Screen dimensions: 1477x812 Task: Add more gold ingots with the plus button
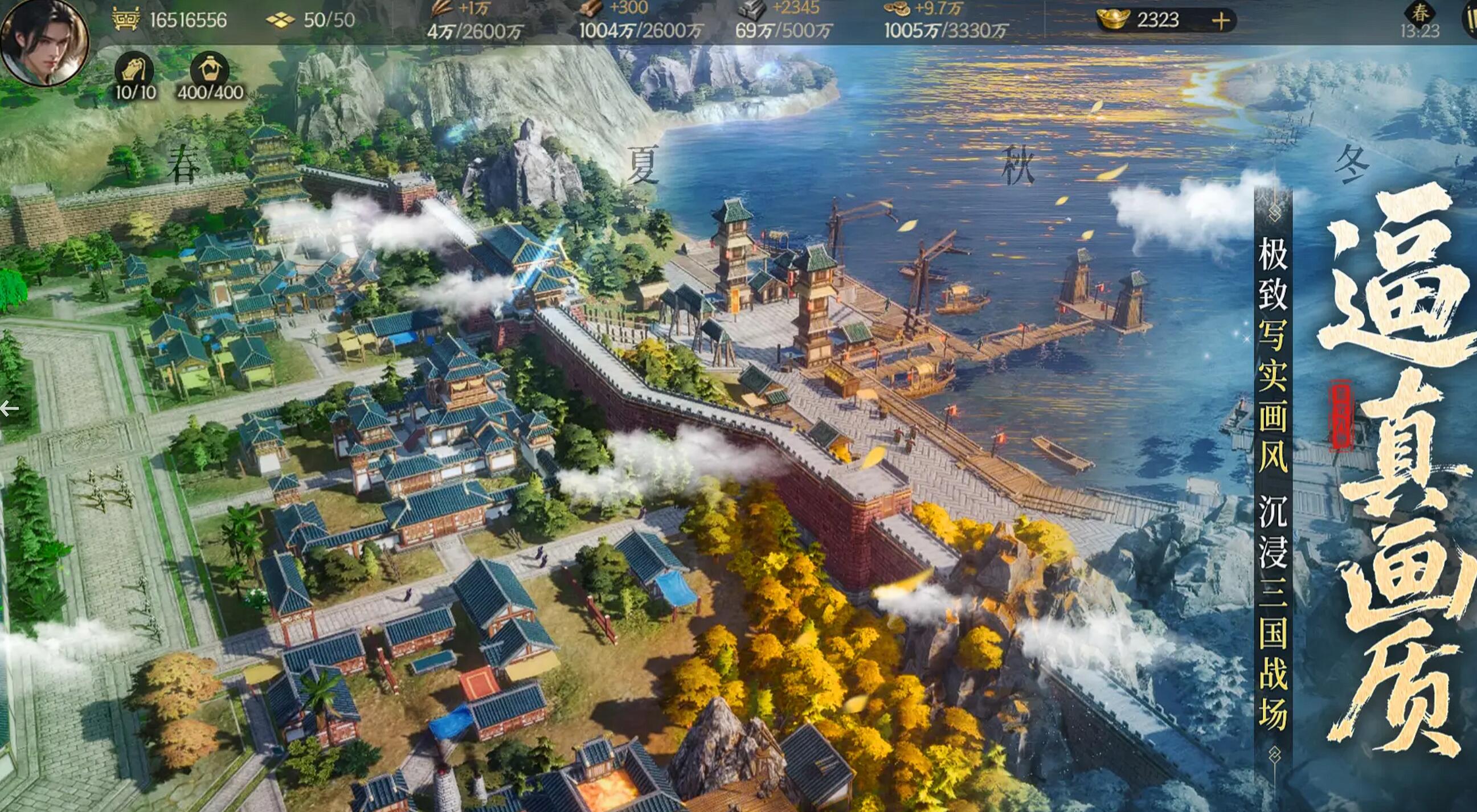click(1221, 21)
